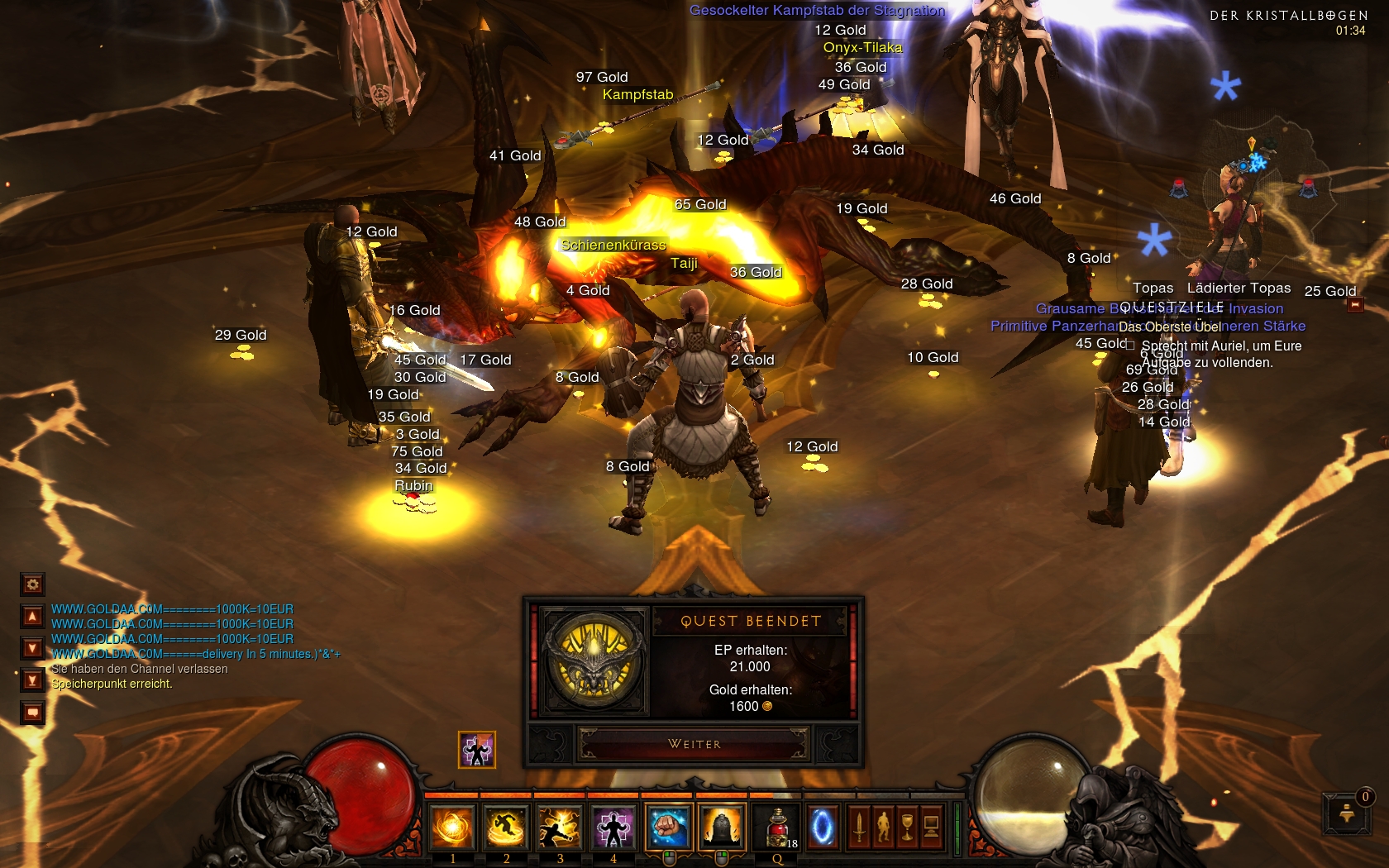Open the game menu computer icon
The width and height of the screenshot is (1389, 868).
coord(931,827)
